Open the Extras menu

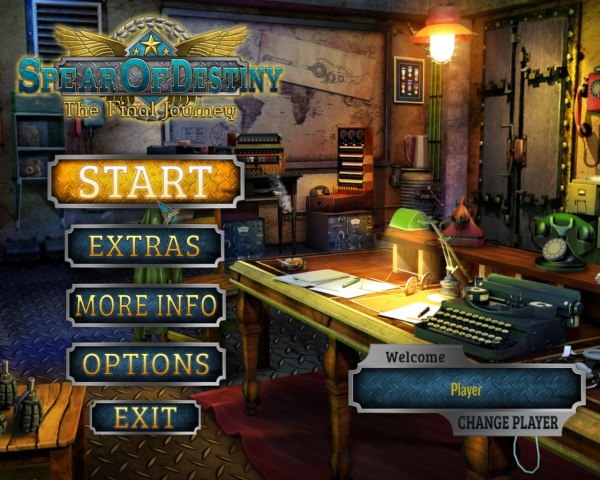click(145, 245)
